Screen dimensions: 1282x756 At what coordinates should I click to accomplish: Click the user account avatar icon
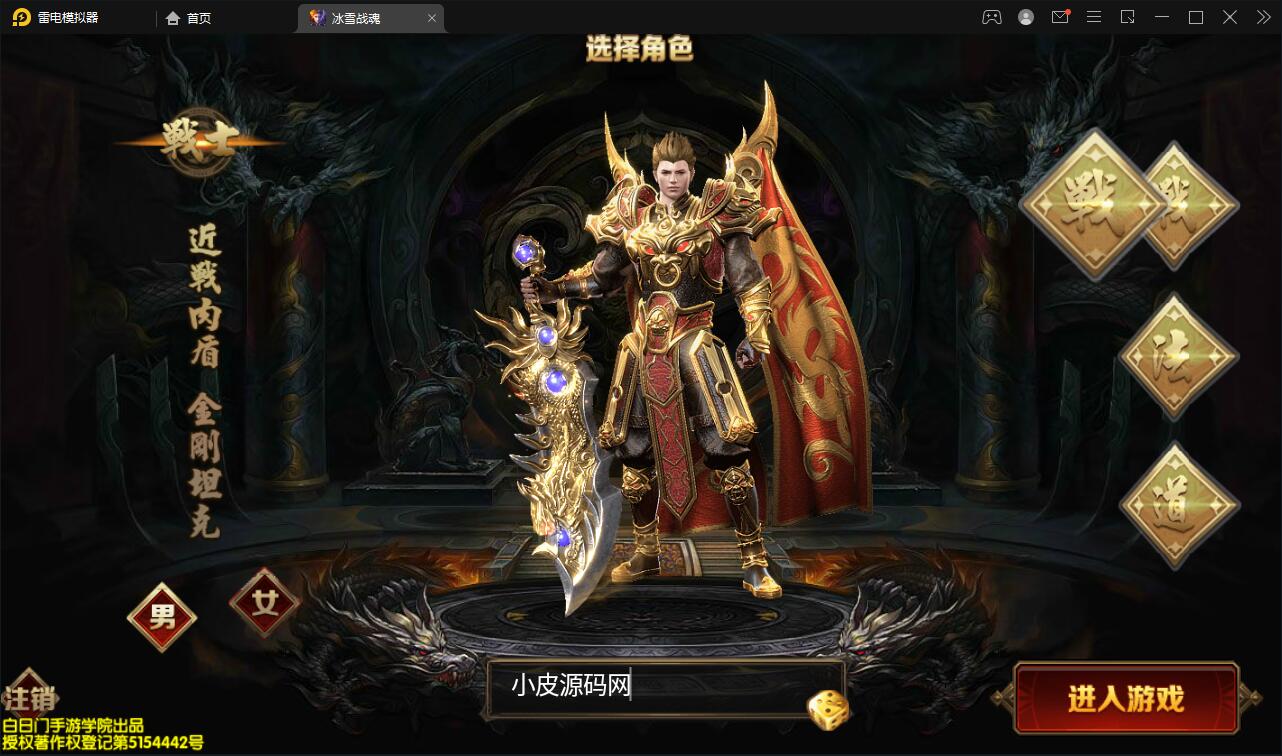(x=1026, y=17)
